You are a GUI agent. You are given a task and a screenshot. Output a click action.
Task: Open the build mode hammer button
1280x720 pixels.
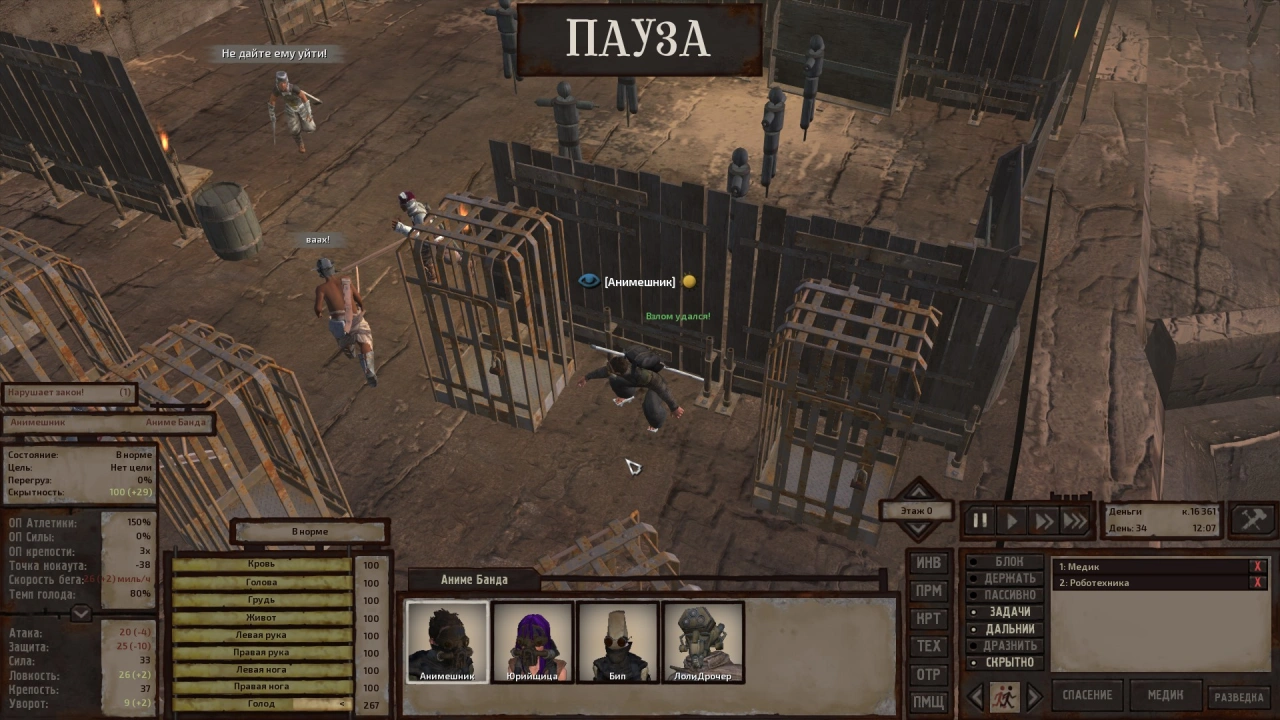(1253, 520)
